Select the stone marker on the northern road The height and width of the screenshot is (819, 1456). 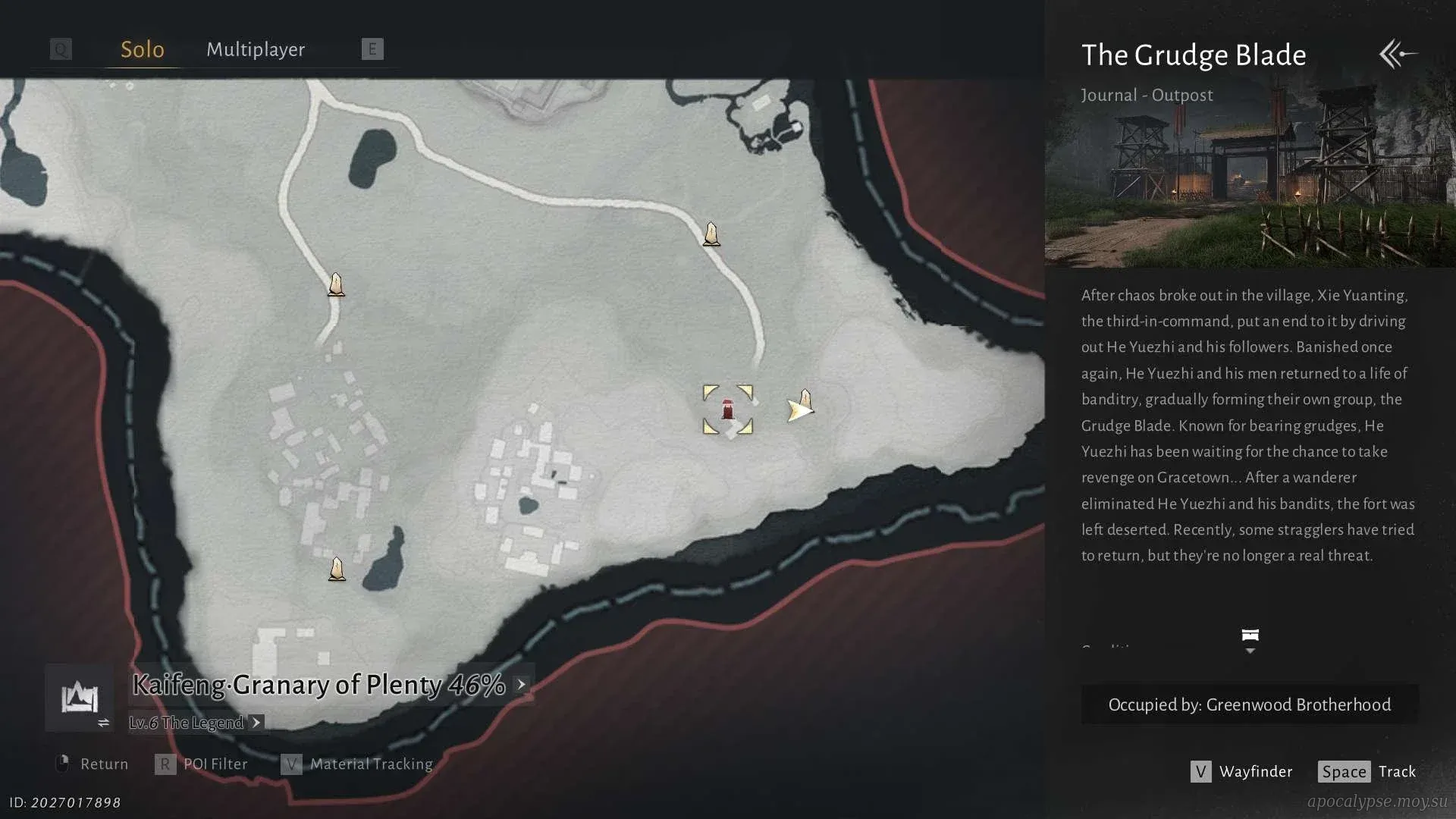711,234
